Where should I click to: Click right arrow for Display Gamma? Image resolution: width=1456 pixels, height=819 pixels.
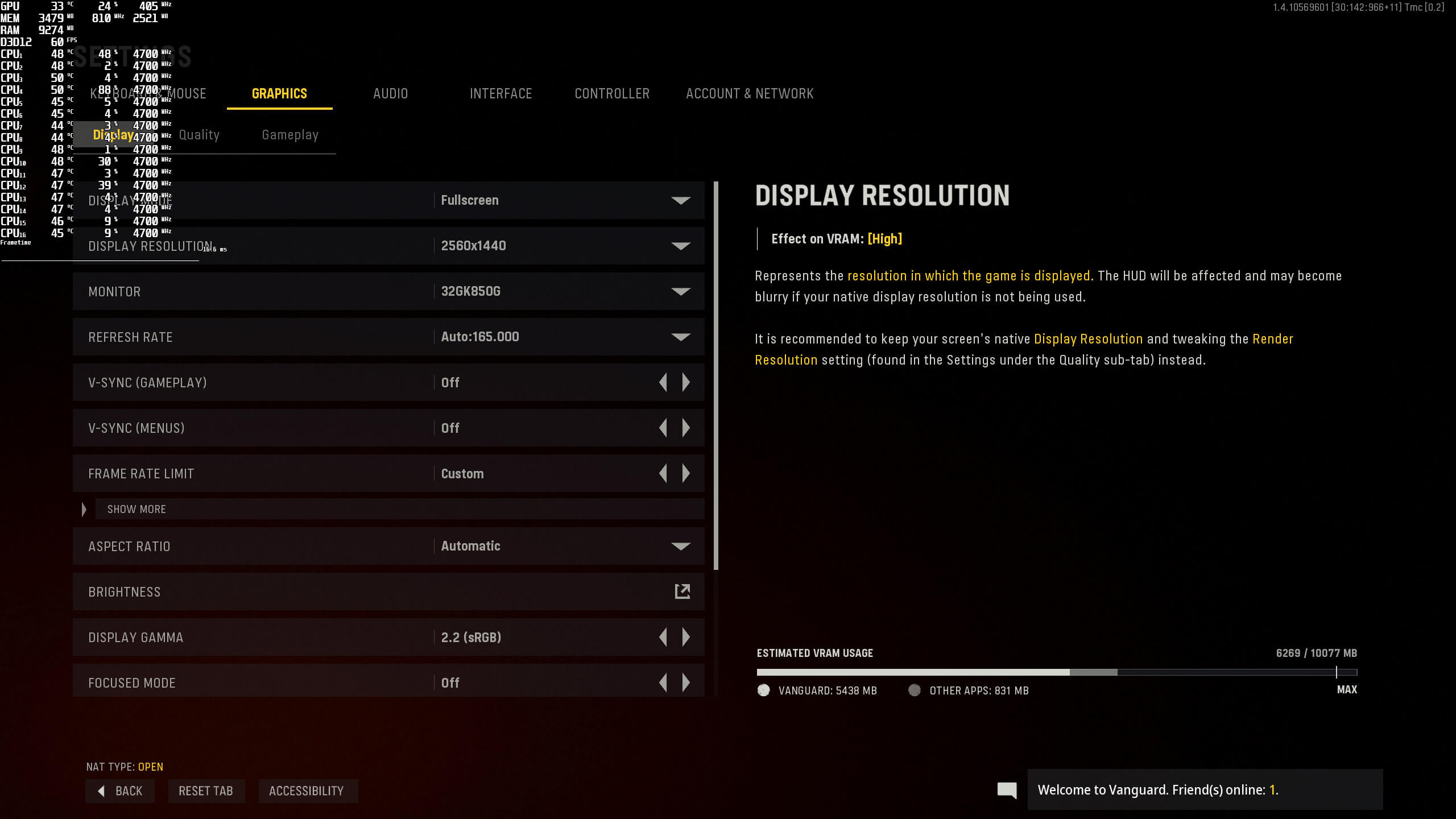pos(686,637)
